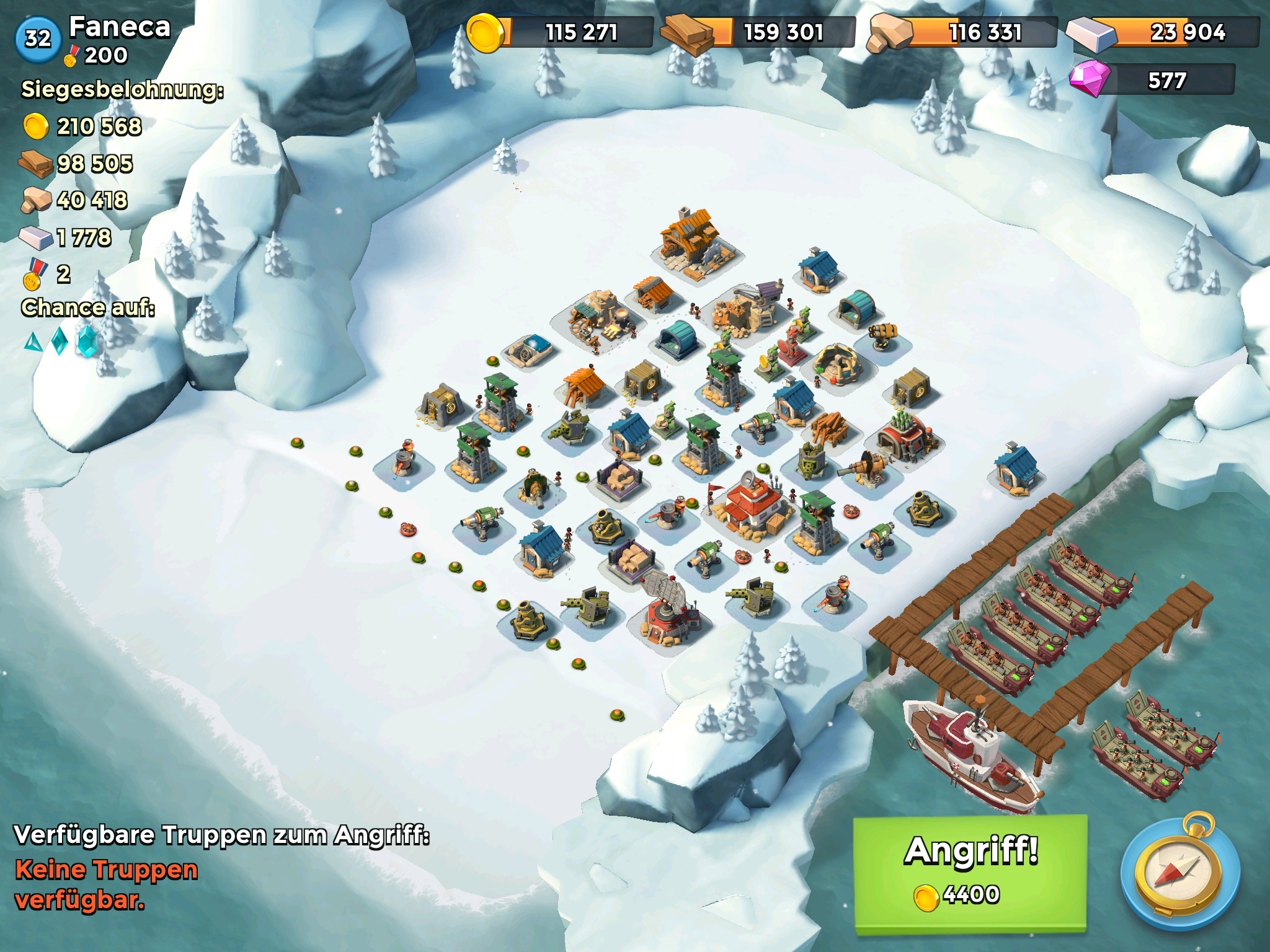Tap the pink diamond gem counter
The image size is (1270, 952).
(x=1152, y=80)
